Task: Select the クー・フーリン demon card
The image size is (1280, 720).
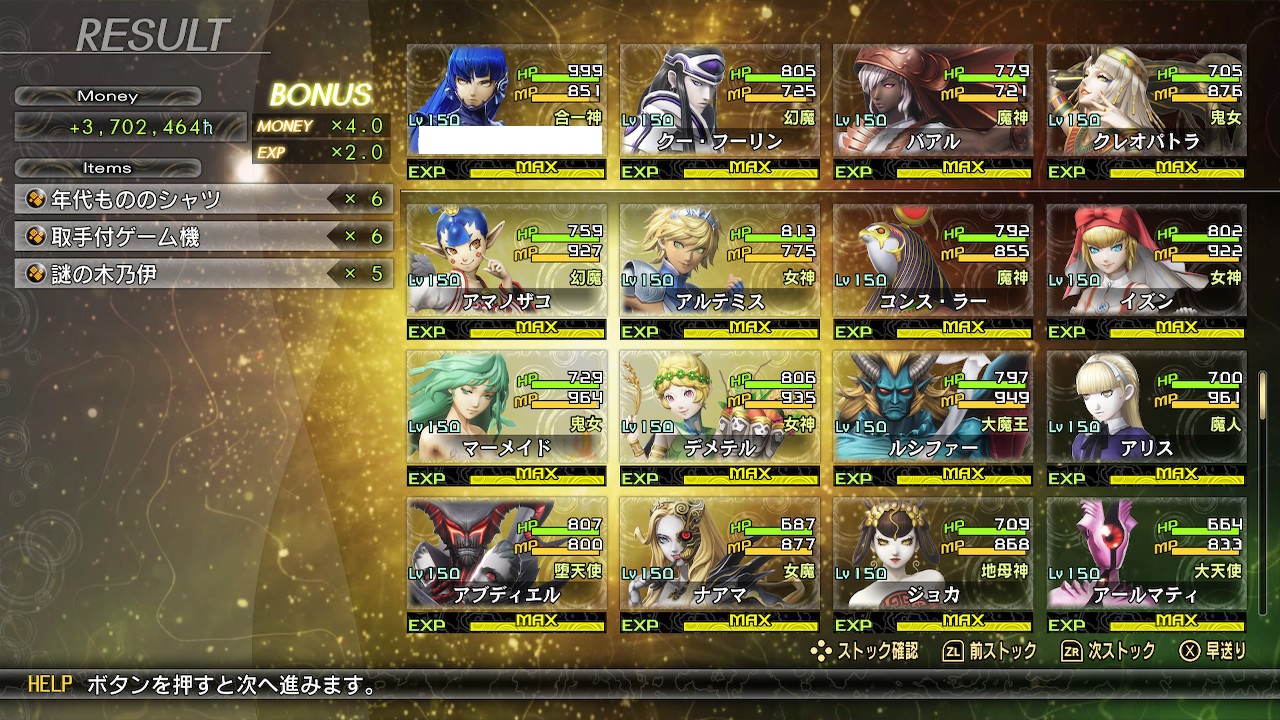Action: pyautogui.click(x=719, y=111)
